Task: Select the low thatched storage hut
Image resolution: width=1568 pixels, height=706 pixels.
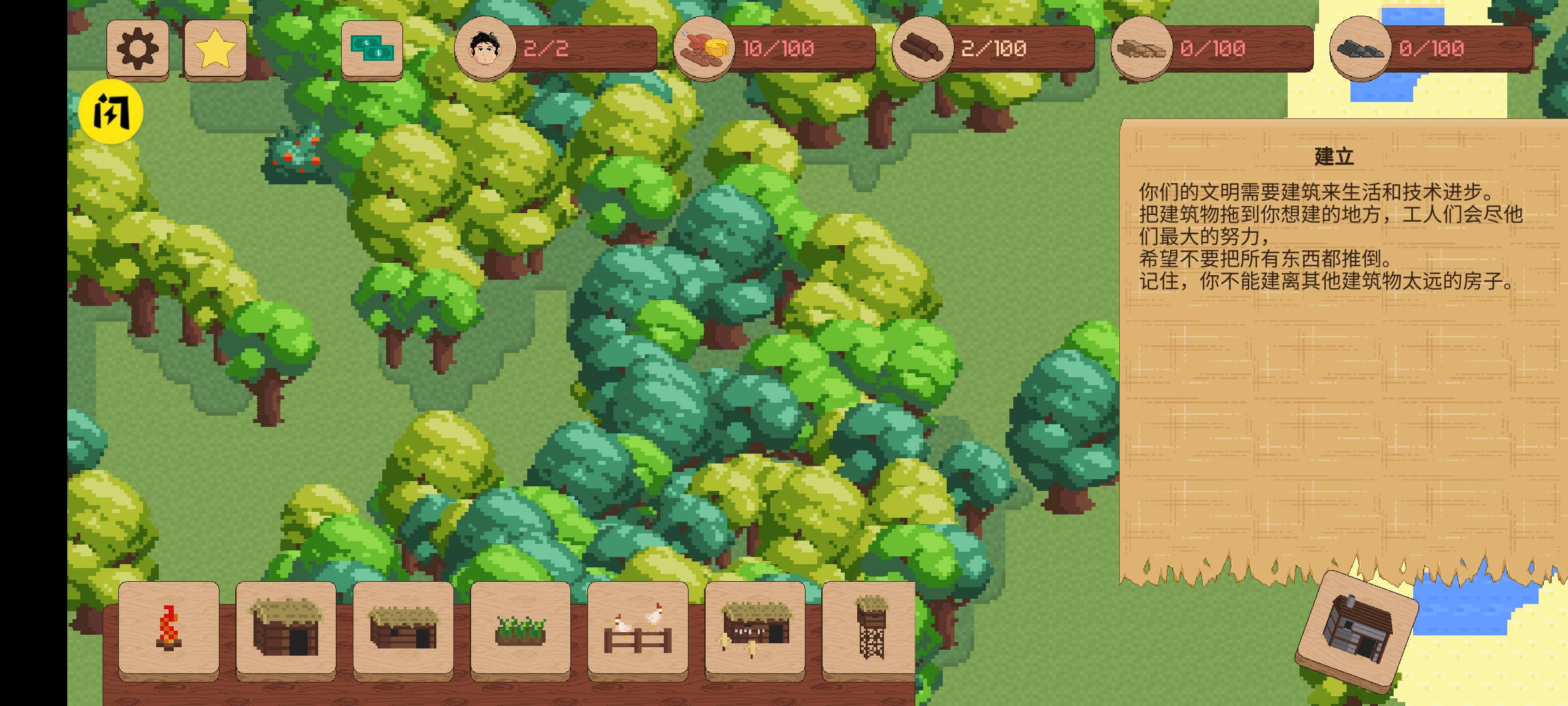Action: pyautogui.click(x=403, y=629)
